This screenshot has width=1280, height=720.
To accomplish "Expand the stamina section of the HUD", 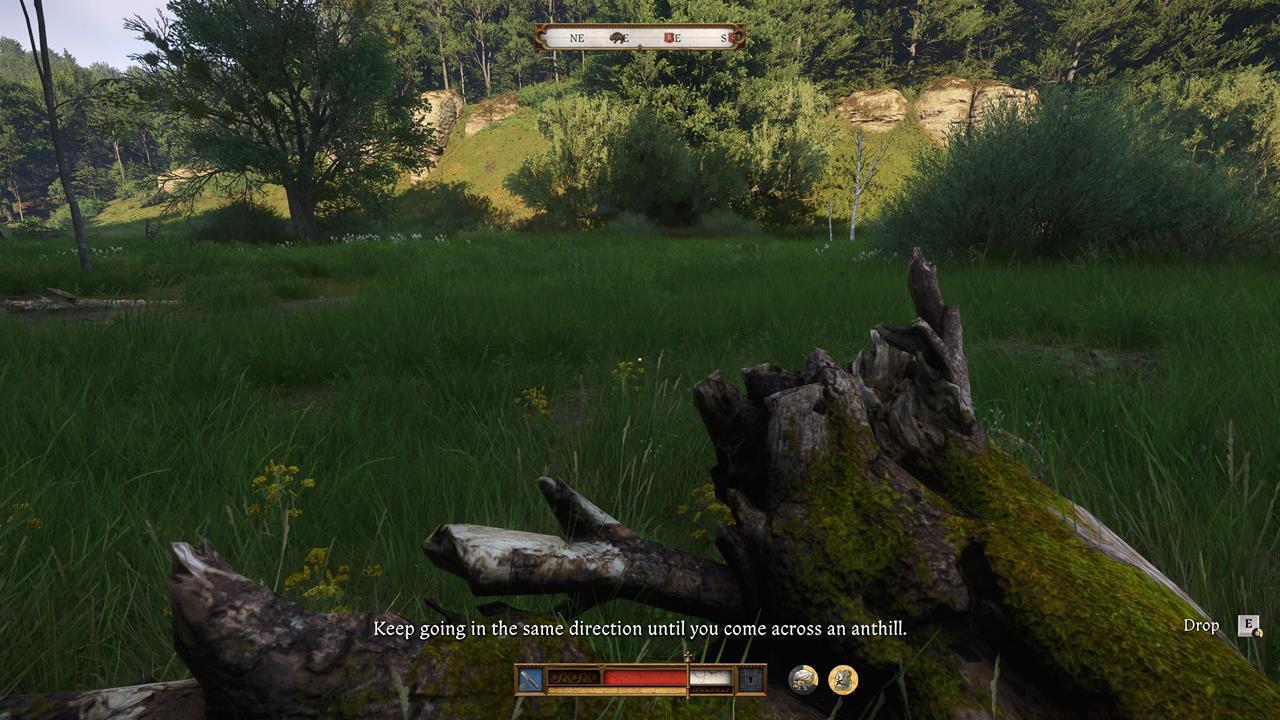I will coord(710,678).
